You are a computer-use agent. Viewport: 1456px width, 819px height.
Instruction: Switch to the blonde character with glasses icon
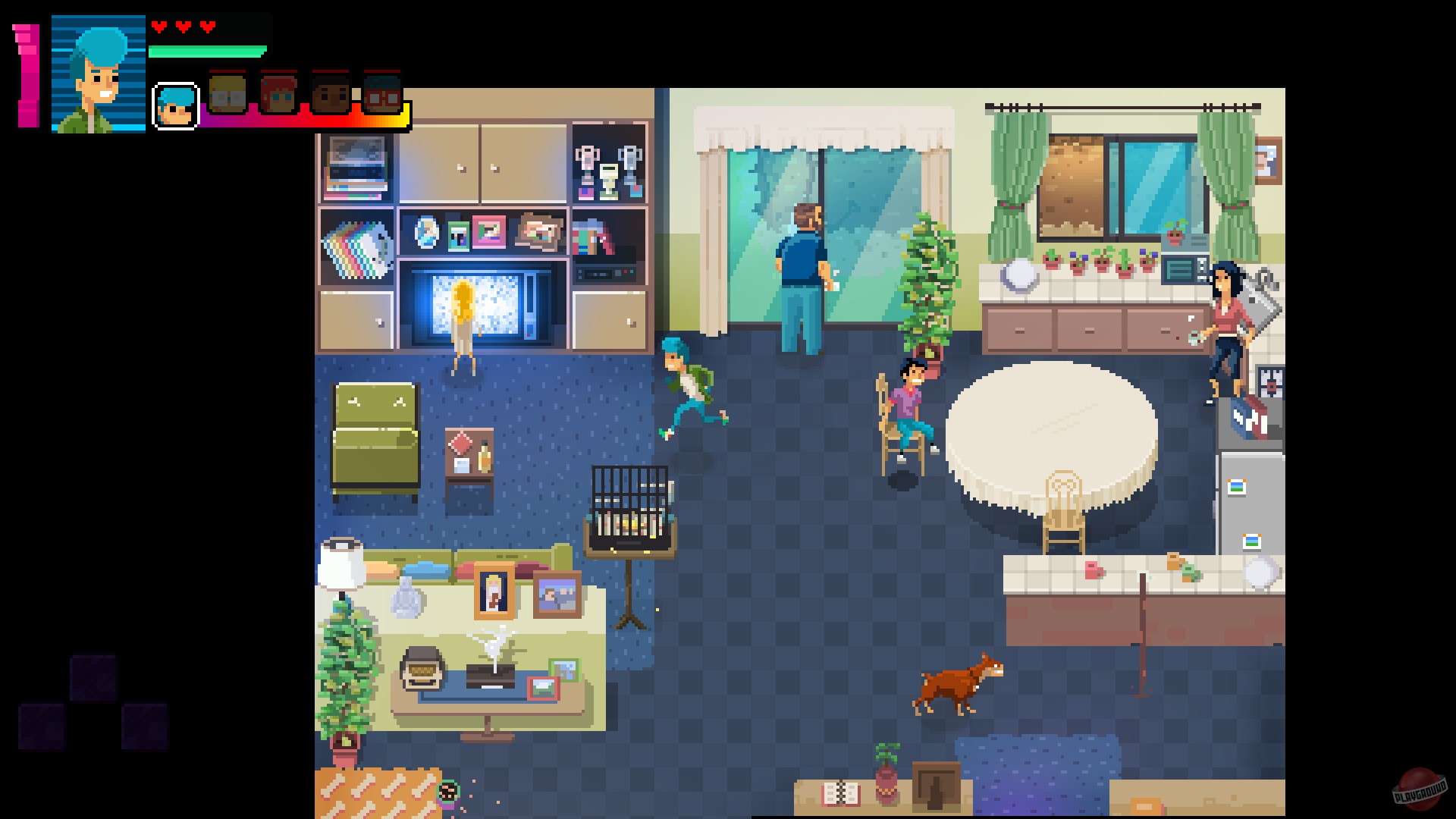pyautogui.click(x=227, y=93)
